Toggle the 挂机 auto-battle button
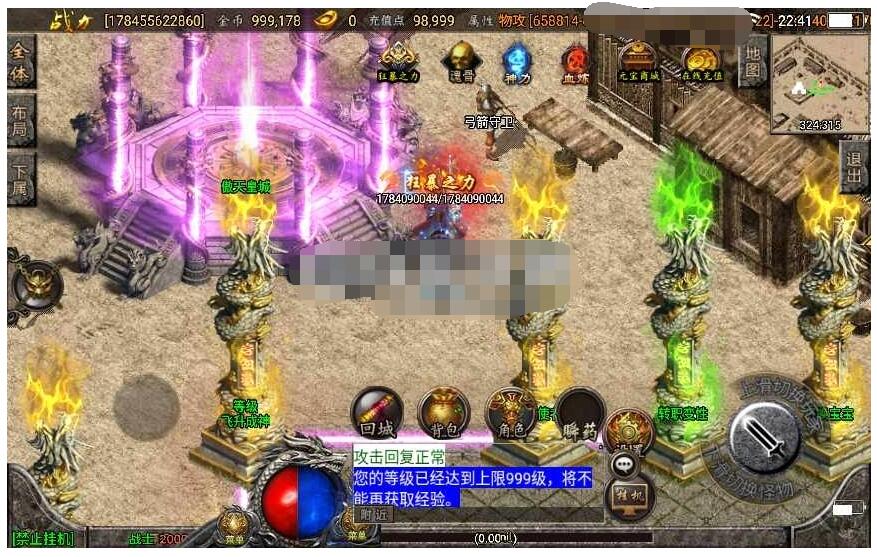 point(630,493)
